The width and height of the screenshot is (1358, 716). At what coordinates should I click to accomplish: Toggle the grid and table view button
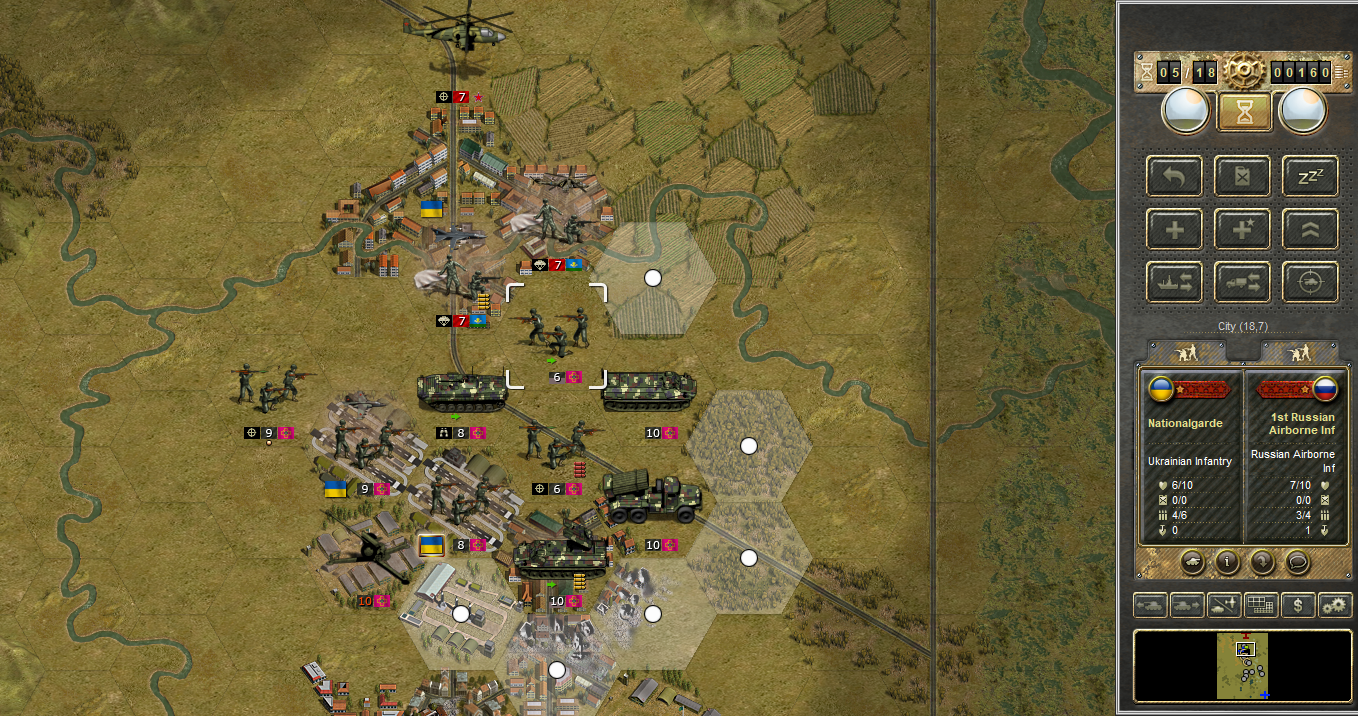coord(1260,605)
